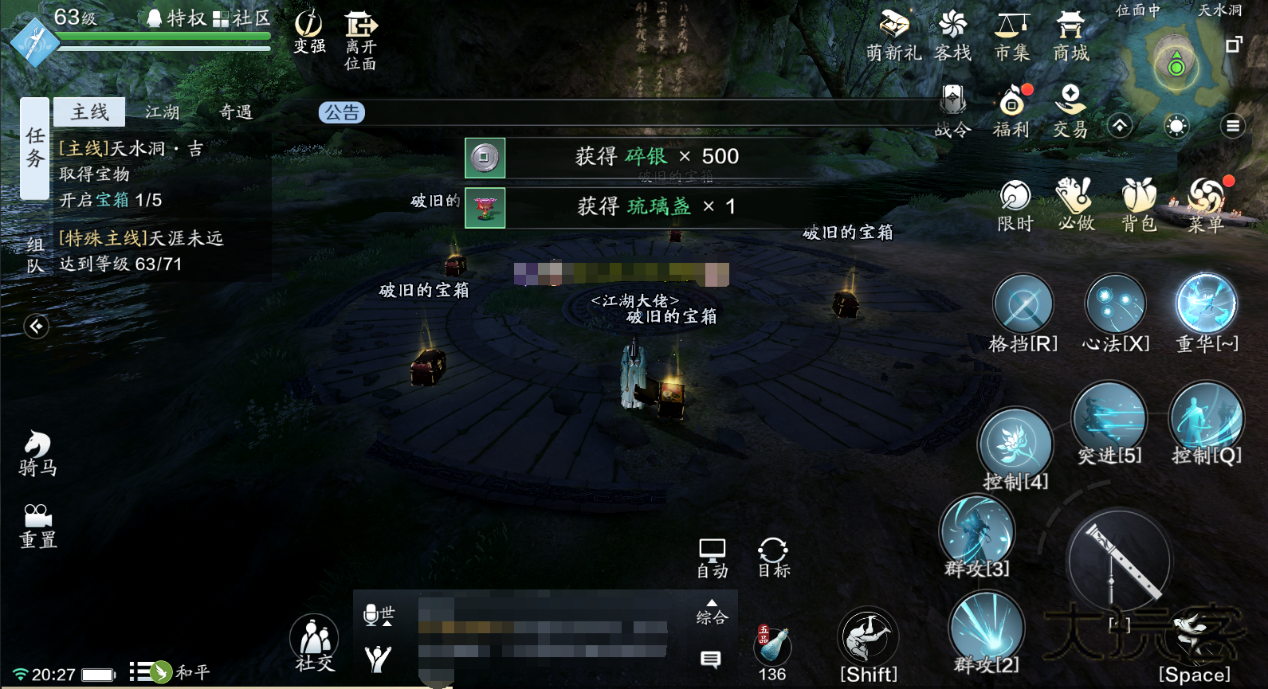Screen dimensions: 1268x689
Task: Switch to the 奇遇 quest tab
Action: [x=236, y=112]
